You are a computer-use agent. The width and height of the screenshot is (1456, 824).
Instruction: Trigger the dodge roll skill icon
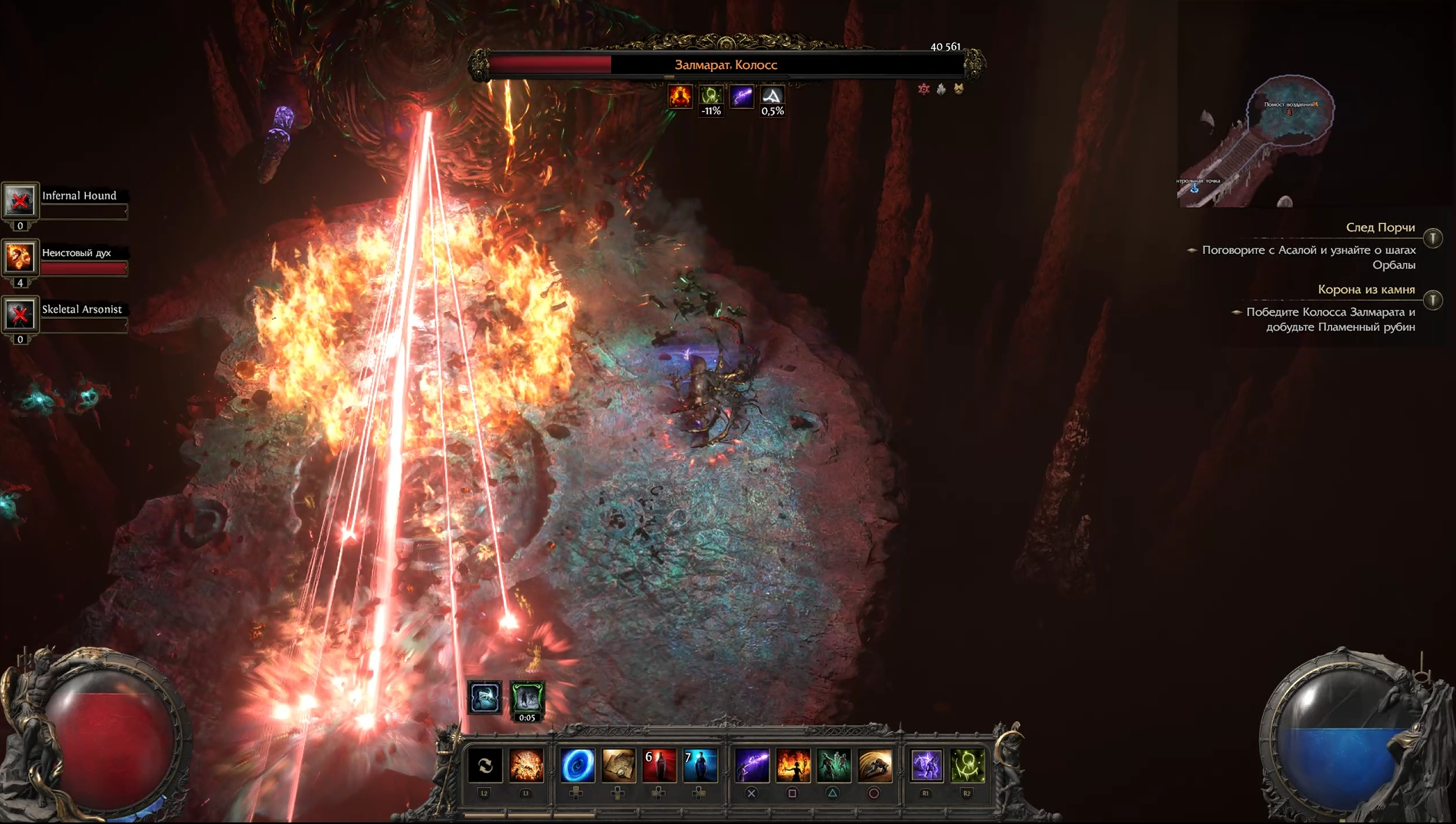874,765
